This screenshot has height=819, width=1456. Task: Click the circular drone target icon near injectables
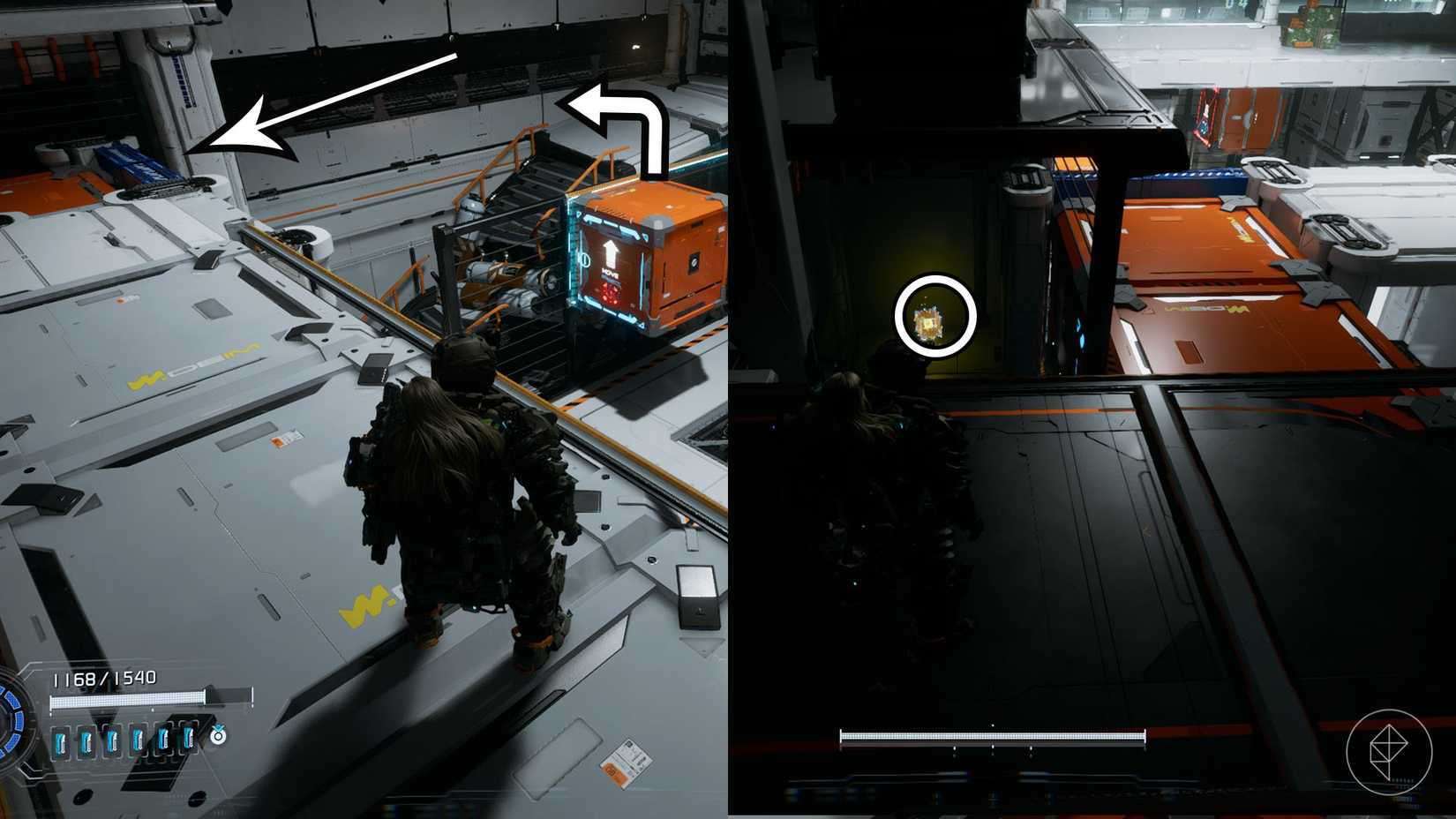point(218,737)
